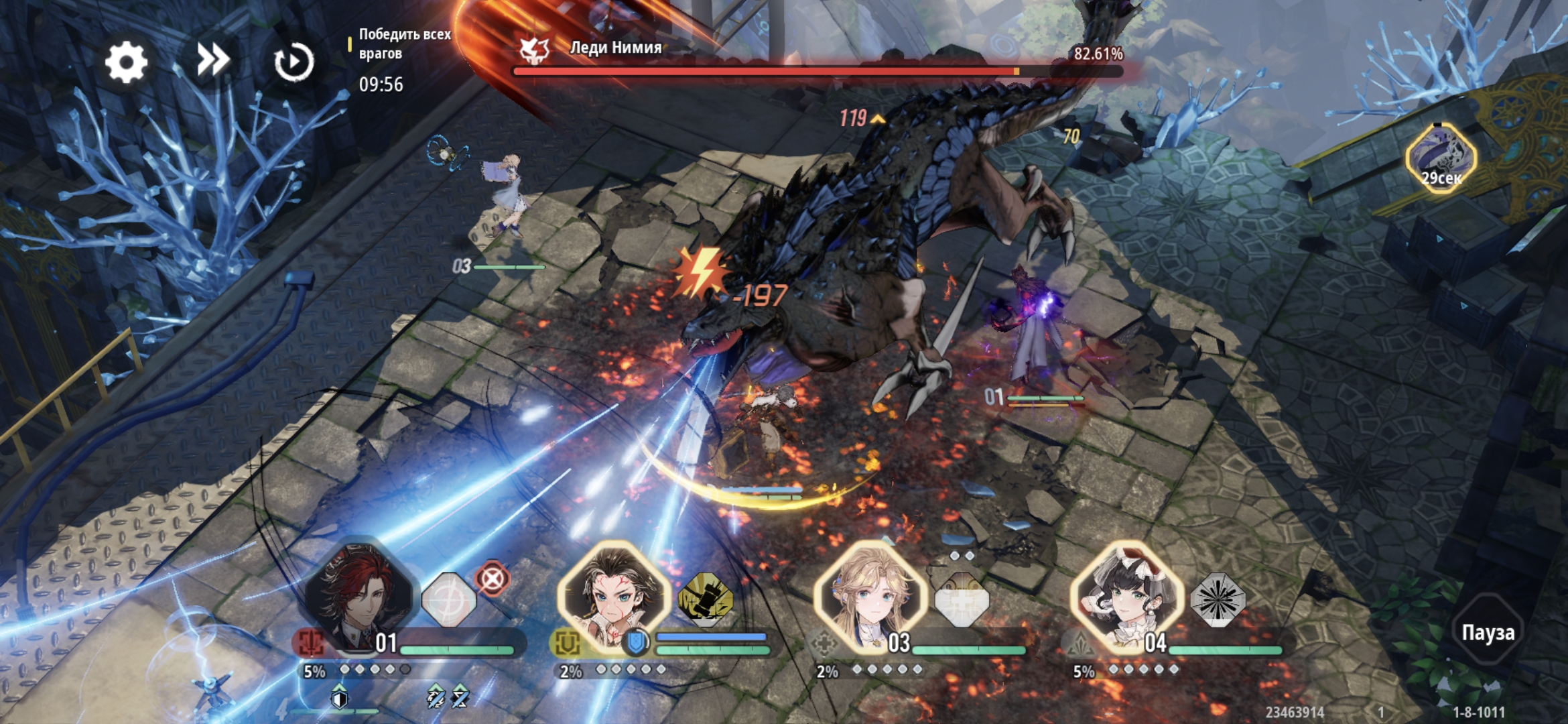Activate hero 01's crosshair target skill
The height and width of the screenshot is (724, 1568).
click(449, 600)
